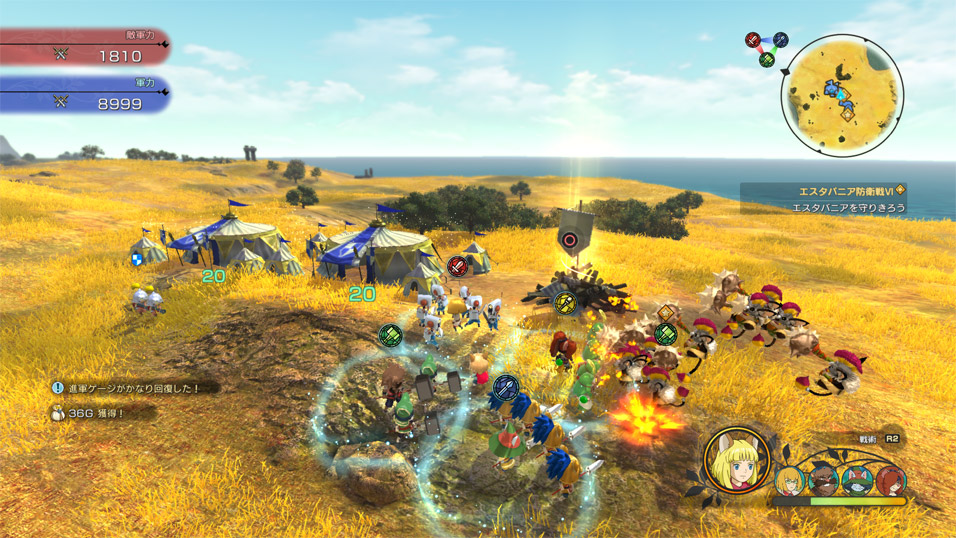
Task: Click the circular battlefield minimap
Action: pos(842,96)
